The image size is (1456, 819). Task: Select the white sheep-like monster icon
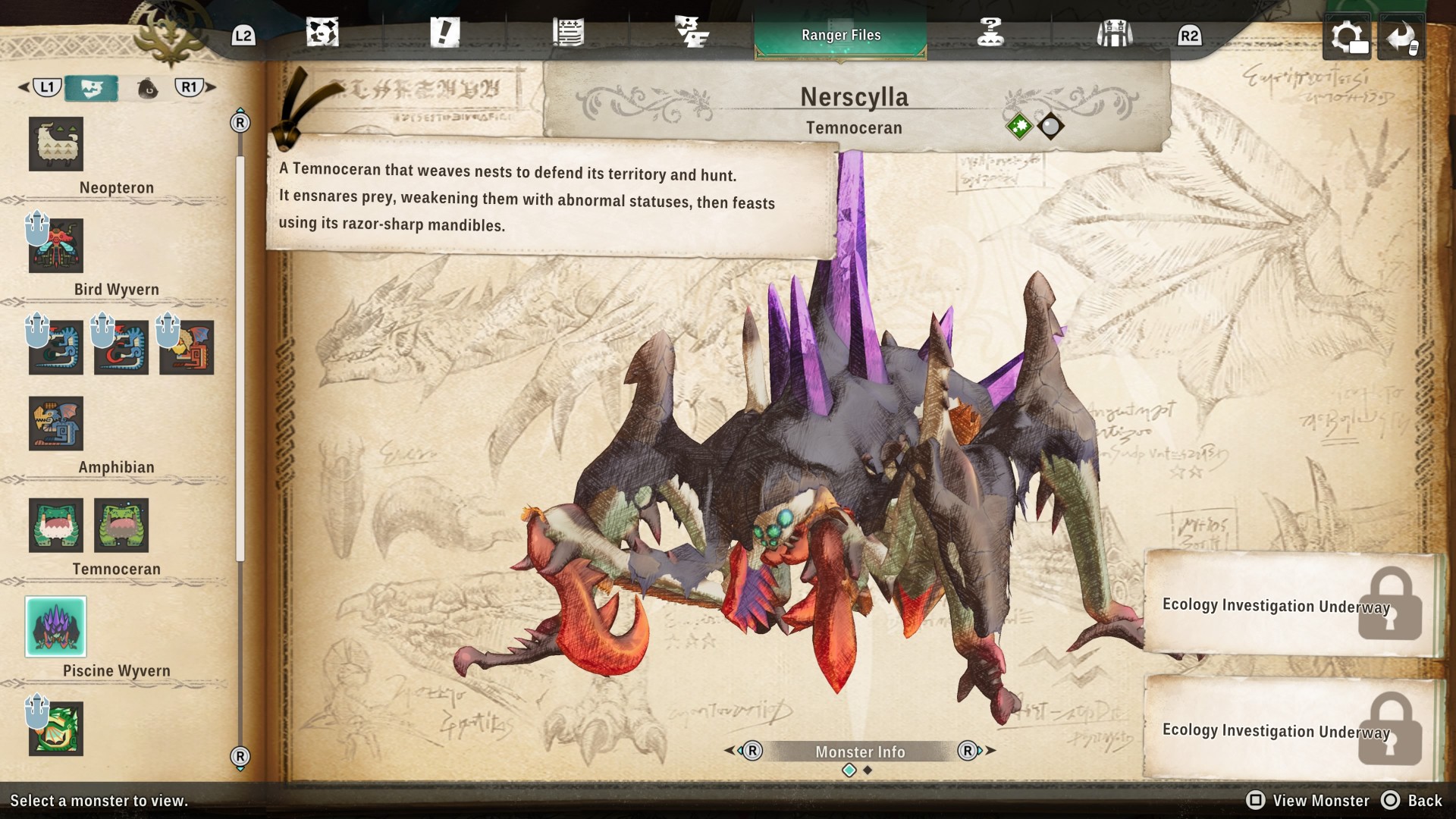point(56,143)
